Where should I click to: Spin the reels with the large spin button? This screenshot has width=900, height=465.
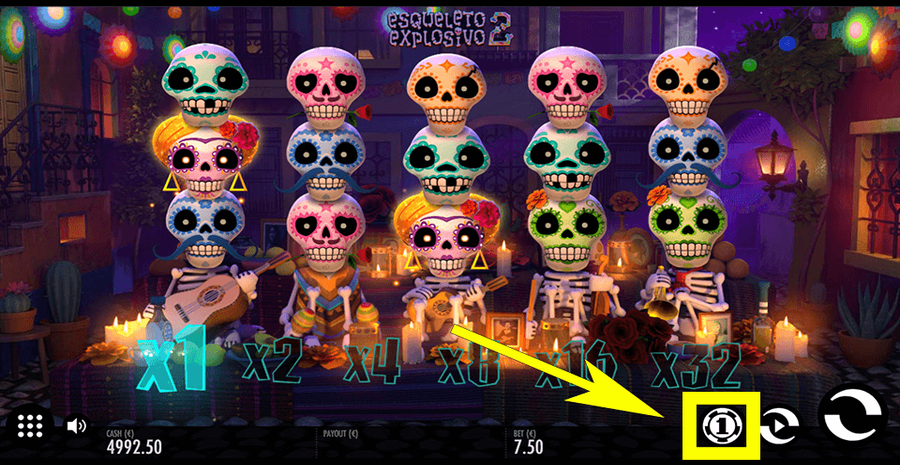coord(852,416)
